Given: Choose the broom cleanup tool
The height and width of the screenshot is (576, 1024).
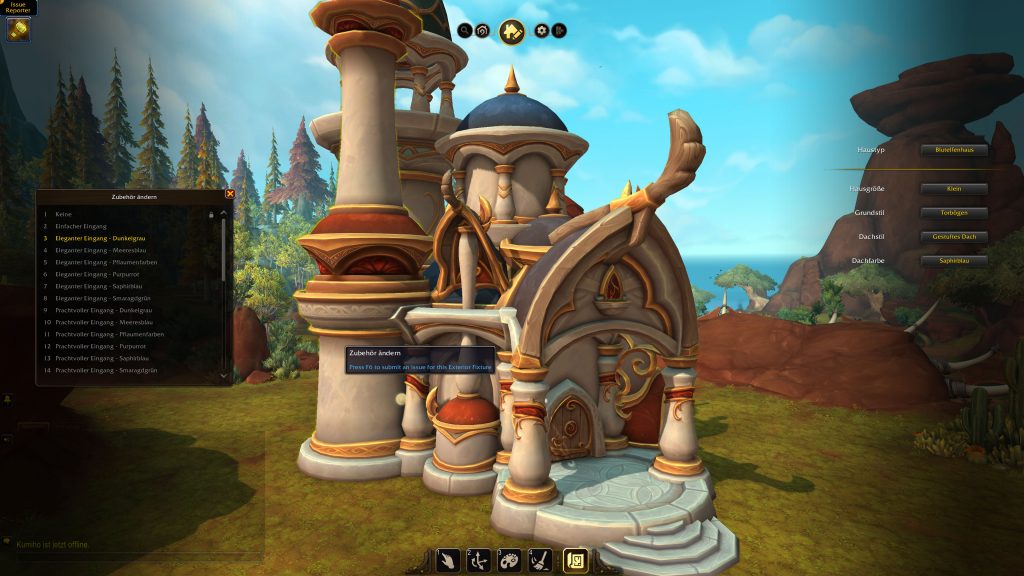Looking at the screenshot, I should tap(540, 560).
